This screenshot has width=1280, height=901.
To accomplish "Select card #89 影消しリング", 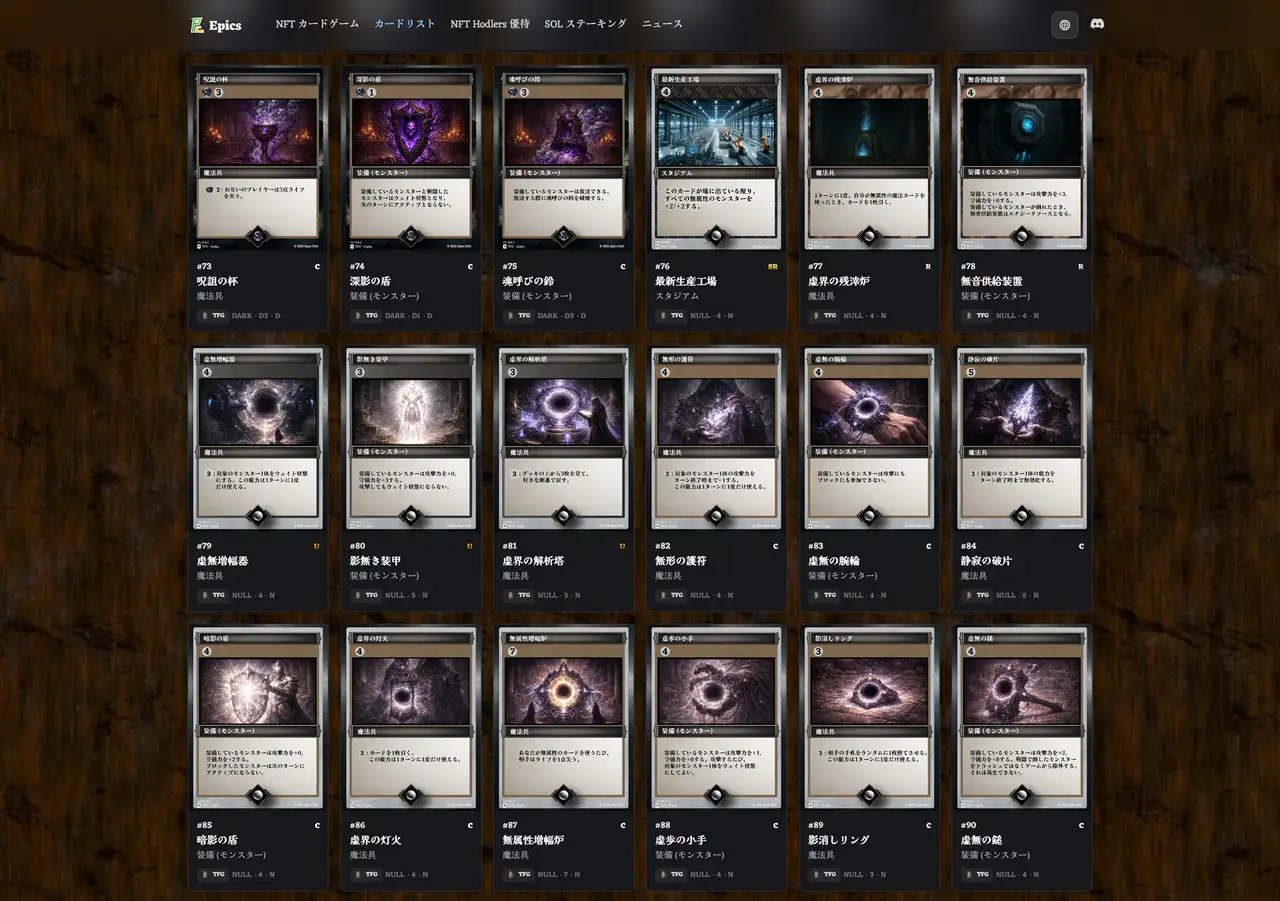I will [x=869, y=717].
